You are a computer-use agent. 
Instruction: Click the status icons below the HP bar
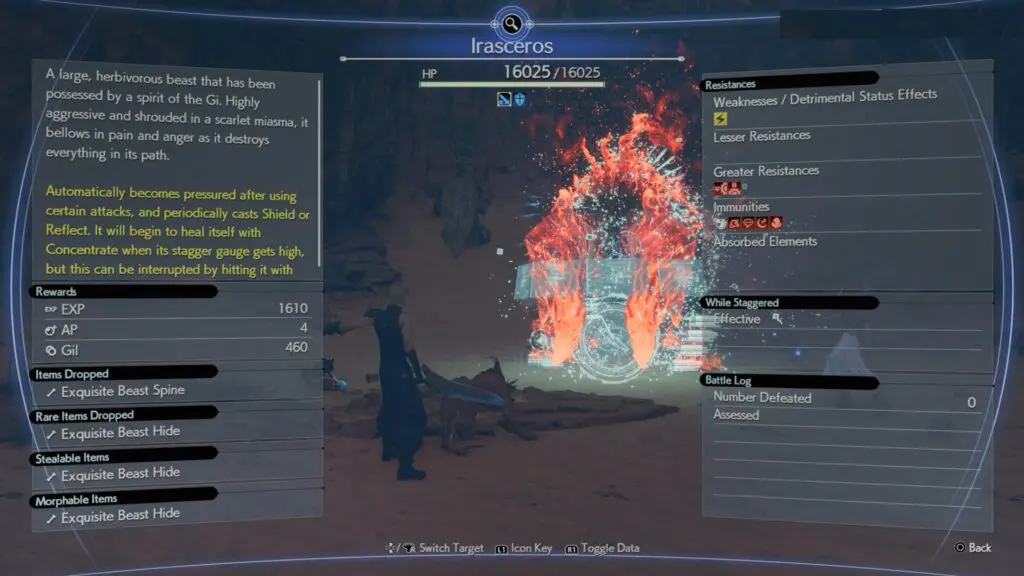511,99
